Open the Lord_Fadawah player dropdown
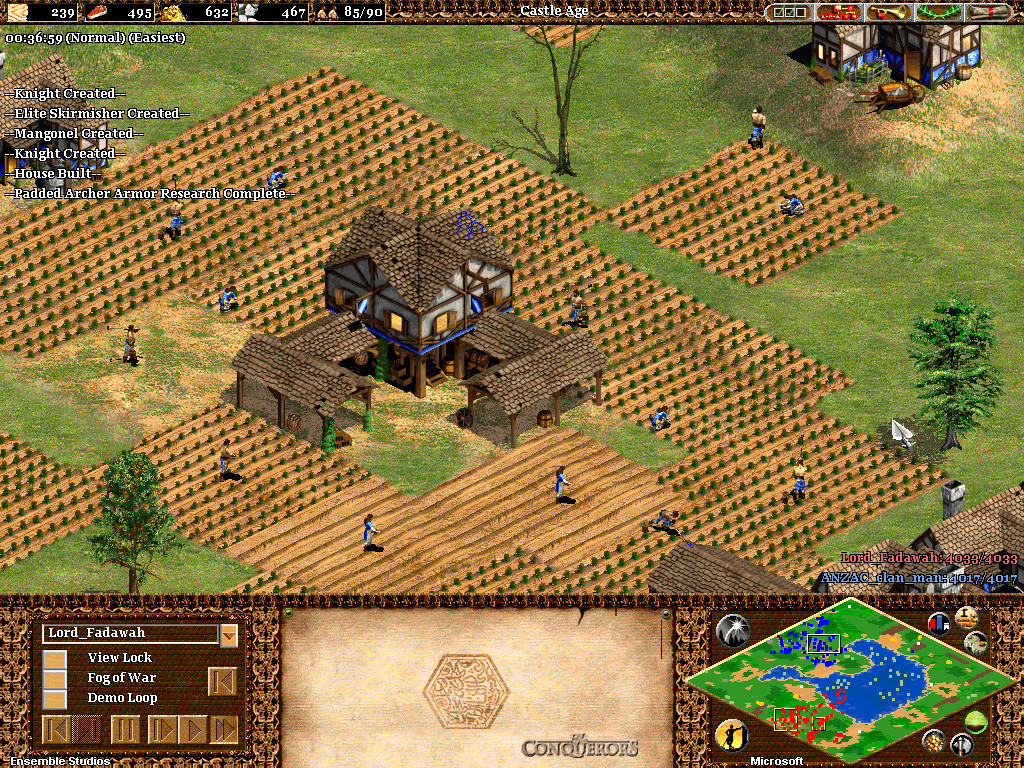 click(x=229, y=634)
